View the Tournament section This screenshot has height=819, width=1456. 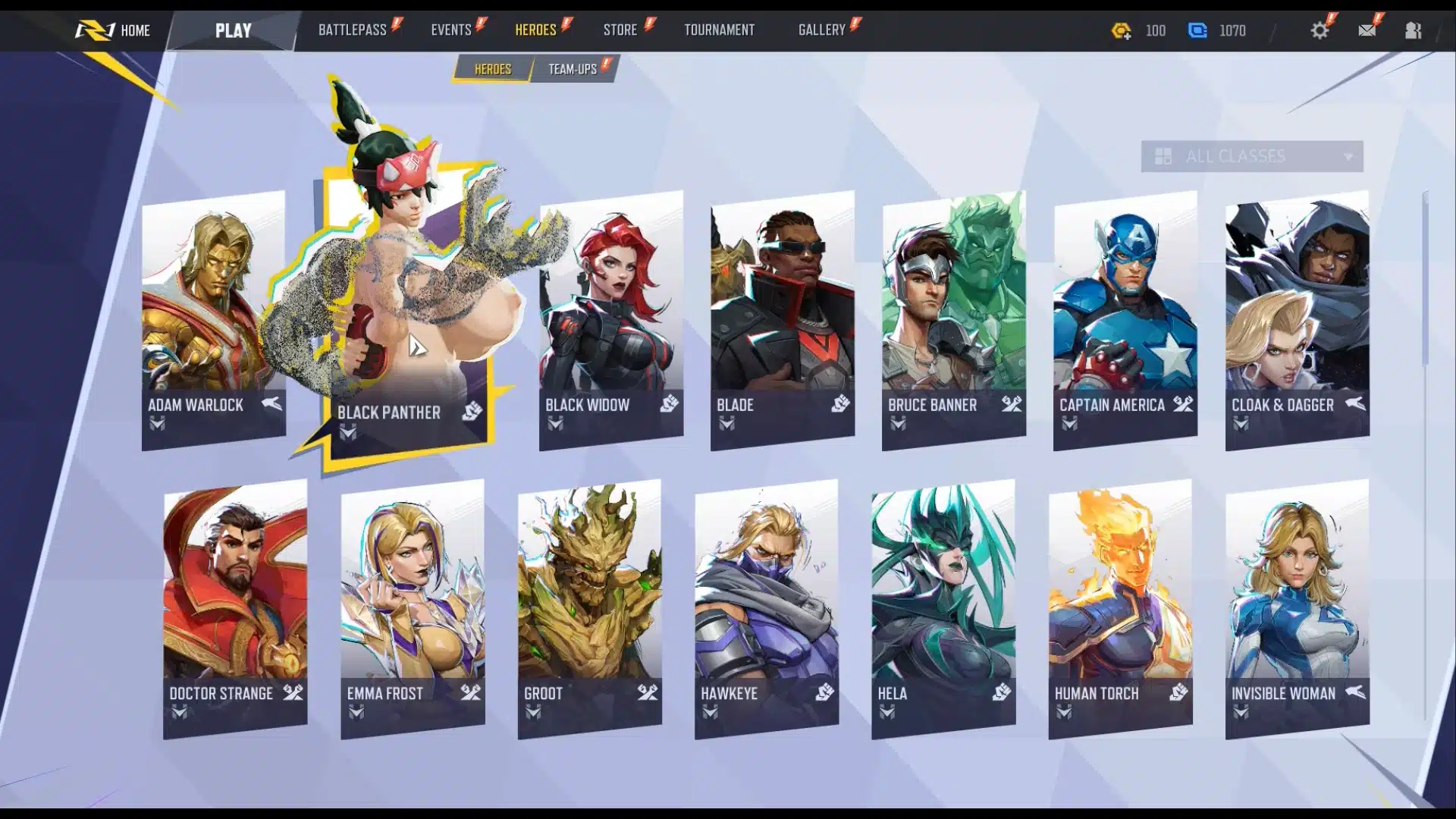pyautogui.click(x=719, y=30)
